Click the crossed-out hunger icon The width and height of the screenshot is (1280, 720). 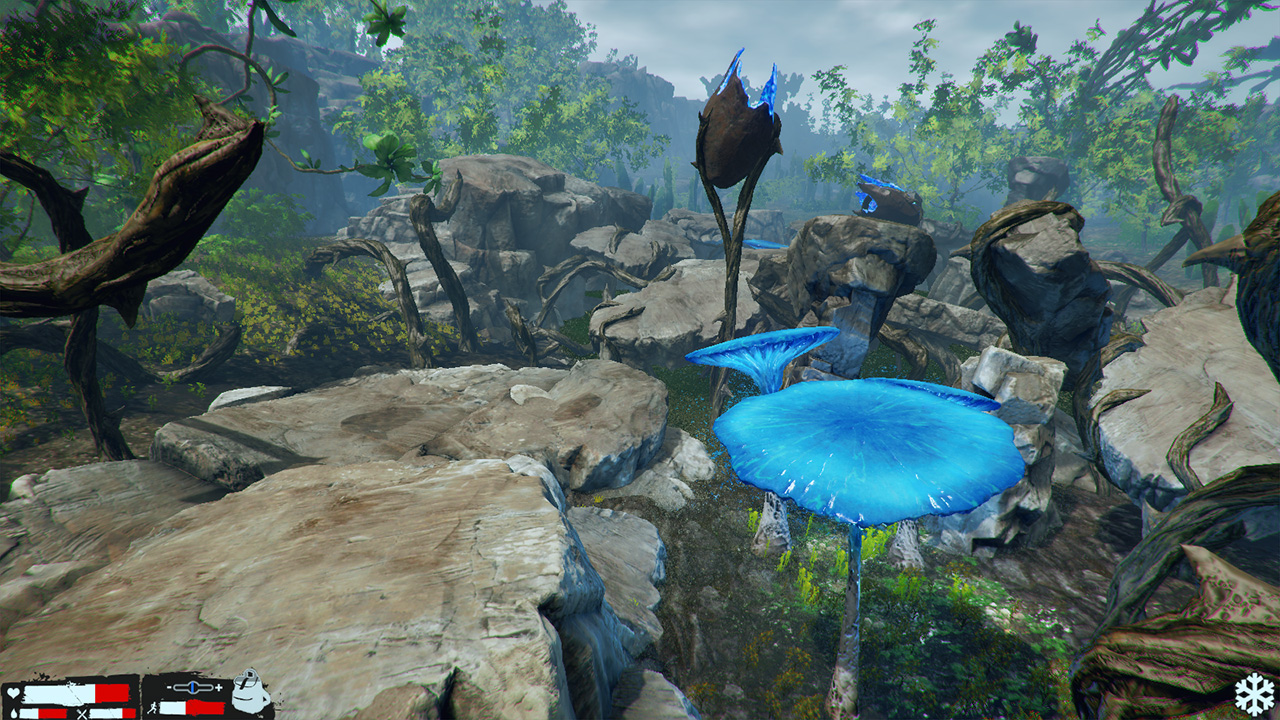point(83,714)
